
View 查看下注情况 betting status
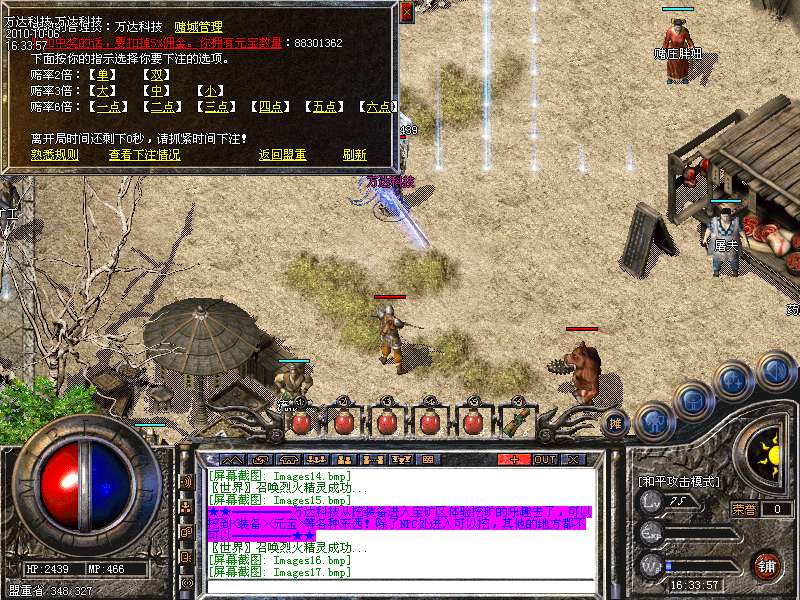point(145,155)
